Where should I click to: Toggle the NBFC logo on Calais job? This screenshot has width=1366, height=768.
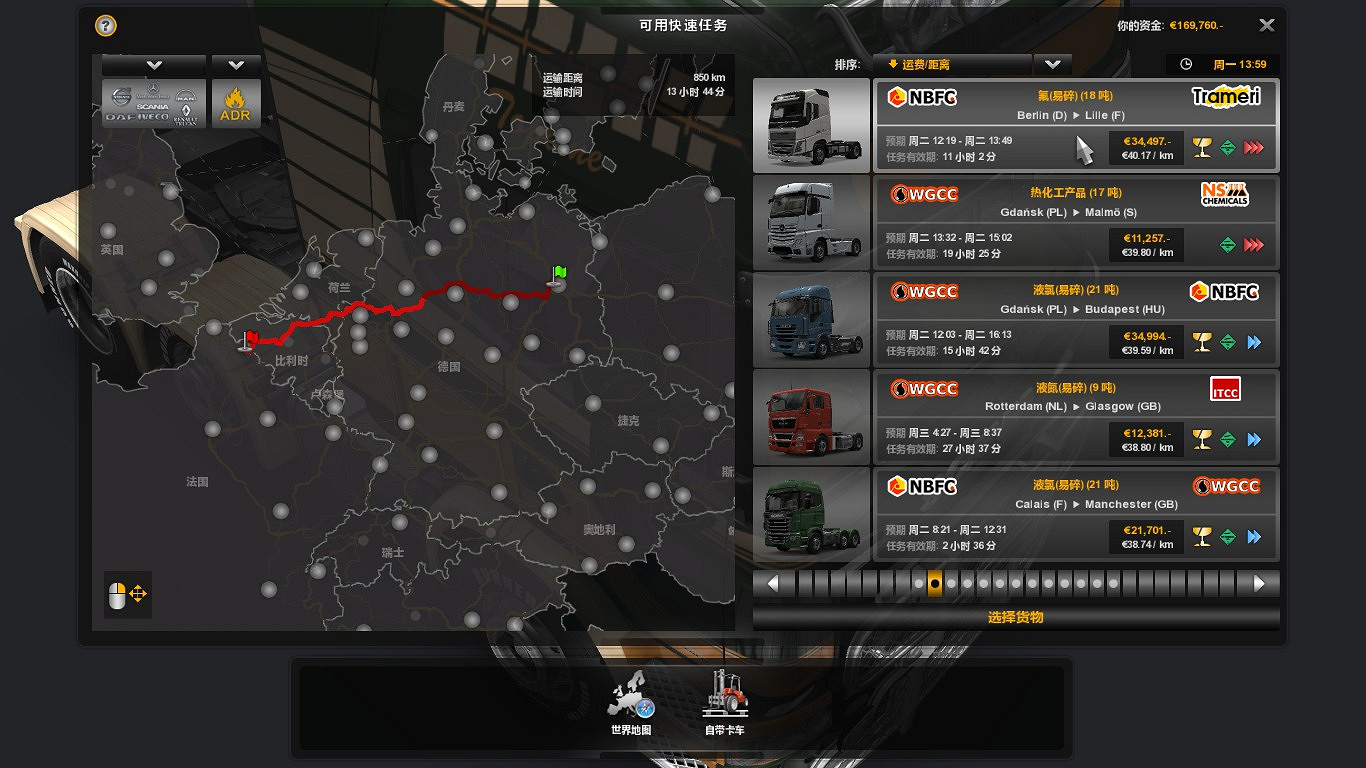coord(922,487)
